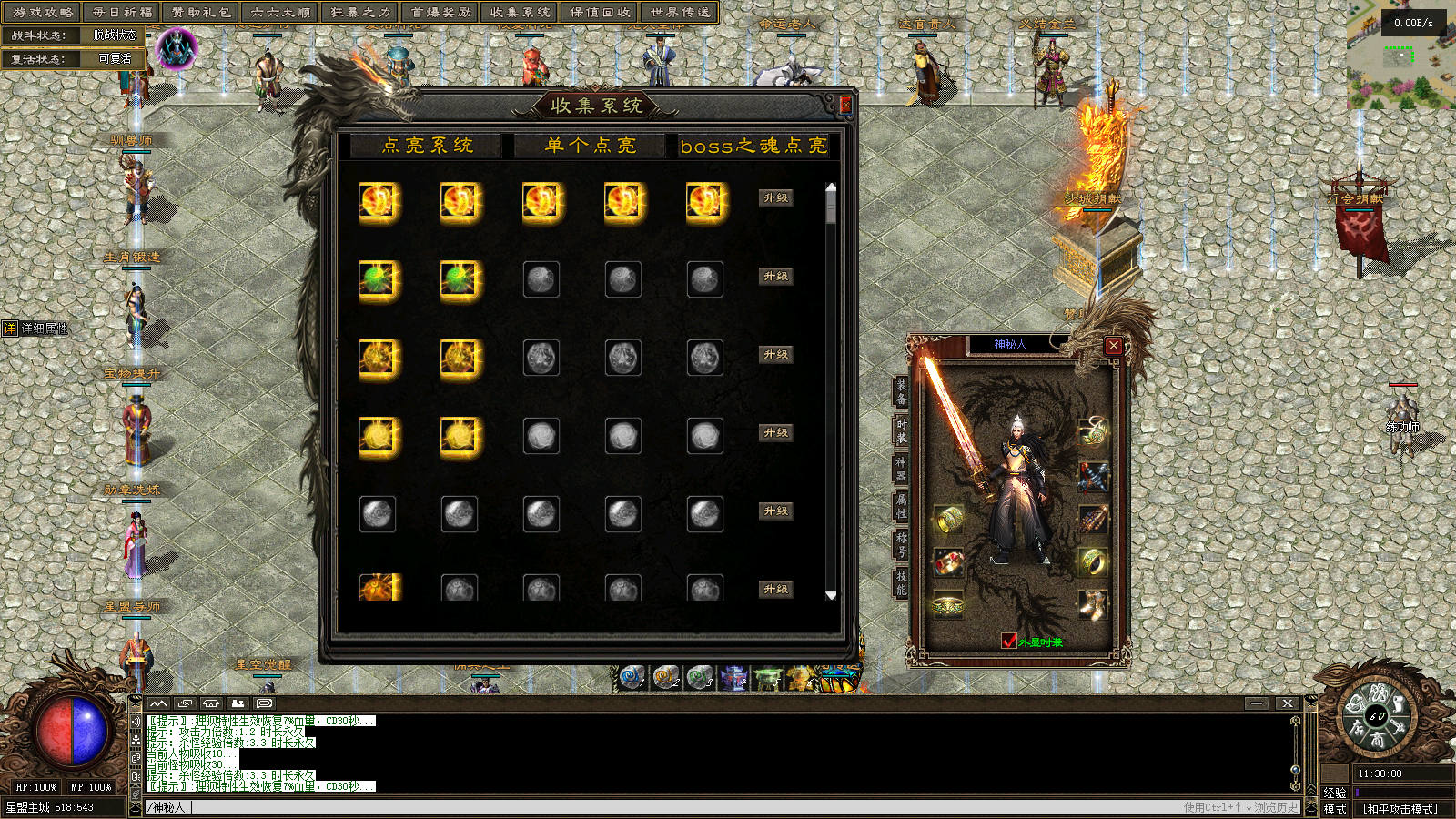Open the 世界传送 world teleport menu
1456x819 pixels.
681,12
